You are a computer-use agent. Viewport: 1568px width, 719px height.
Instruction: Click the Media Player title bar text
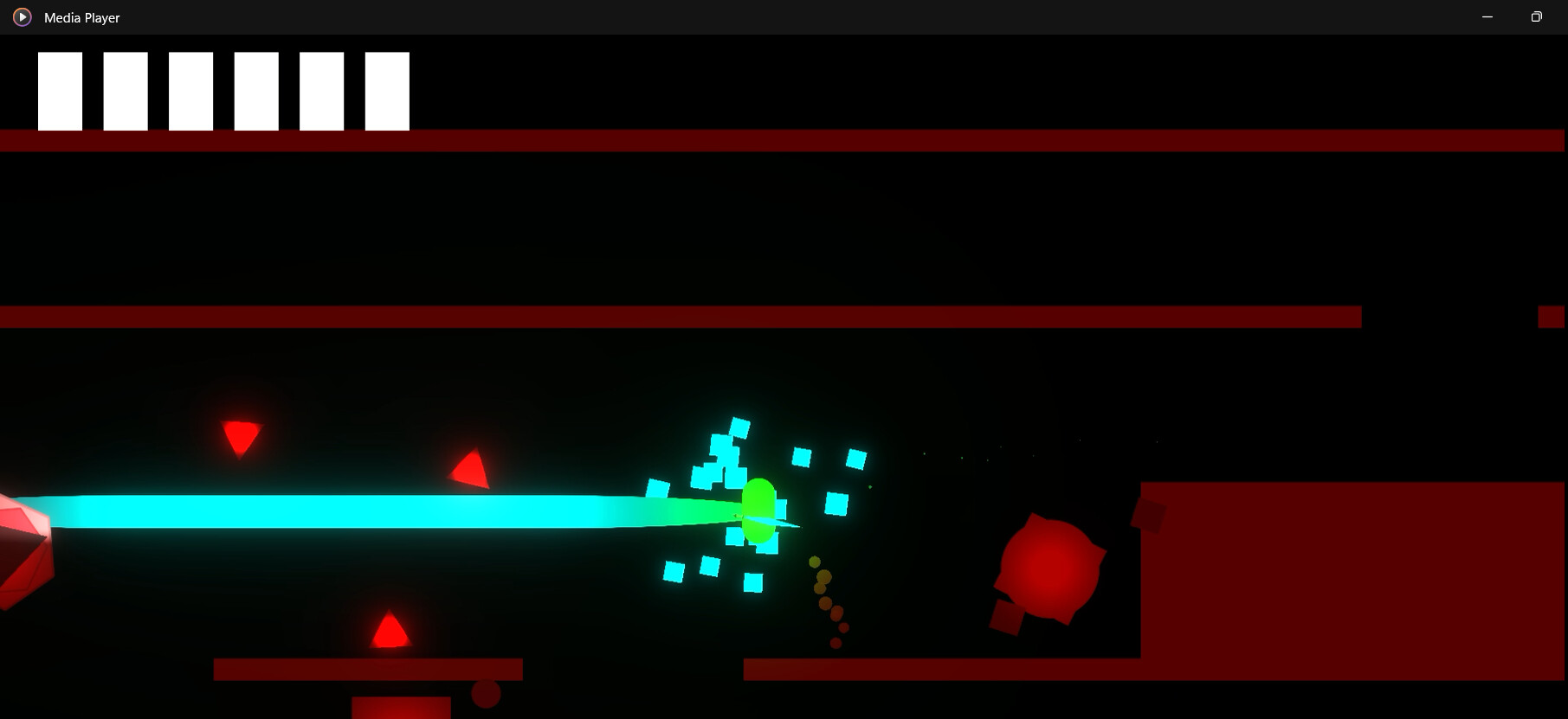pyautogui.click(x=82, y=17)
